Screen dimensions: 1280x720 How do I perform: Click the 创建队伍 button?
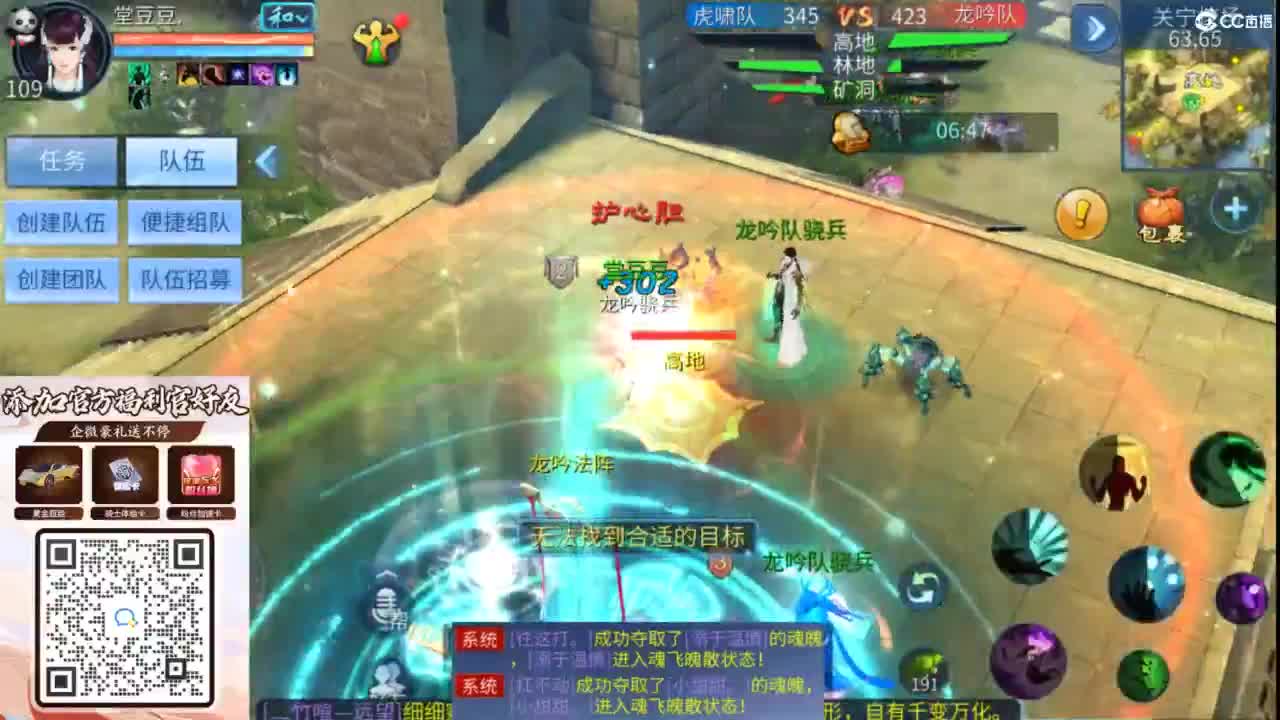pos(61,223)
